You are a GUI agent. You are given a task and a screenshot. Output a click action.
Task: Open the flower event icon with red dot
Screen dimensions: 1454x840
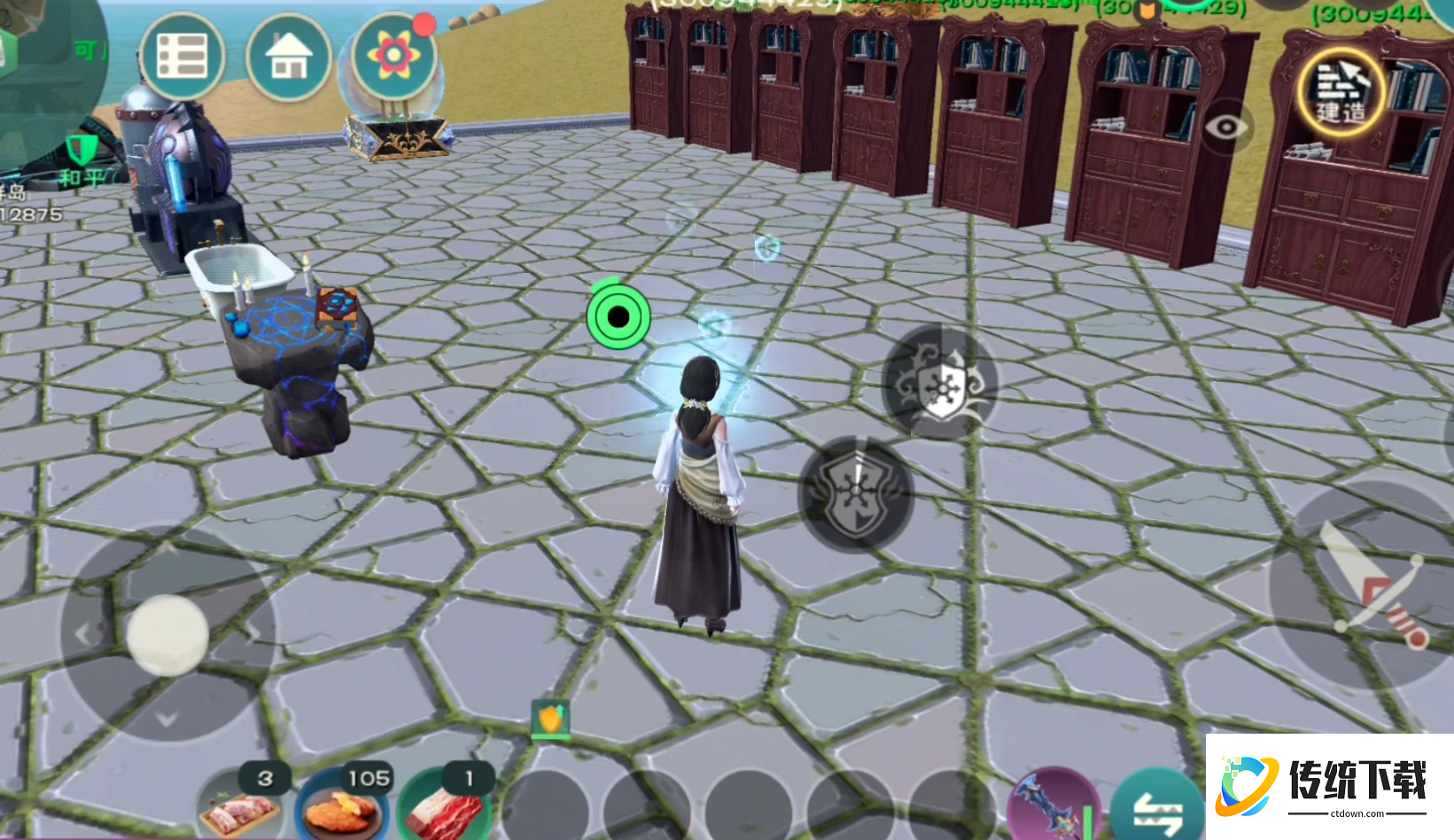click(393, 56)
